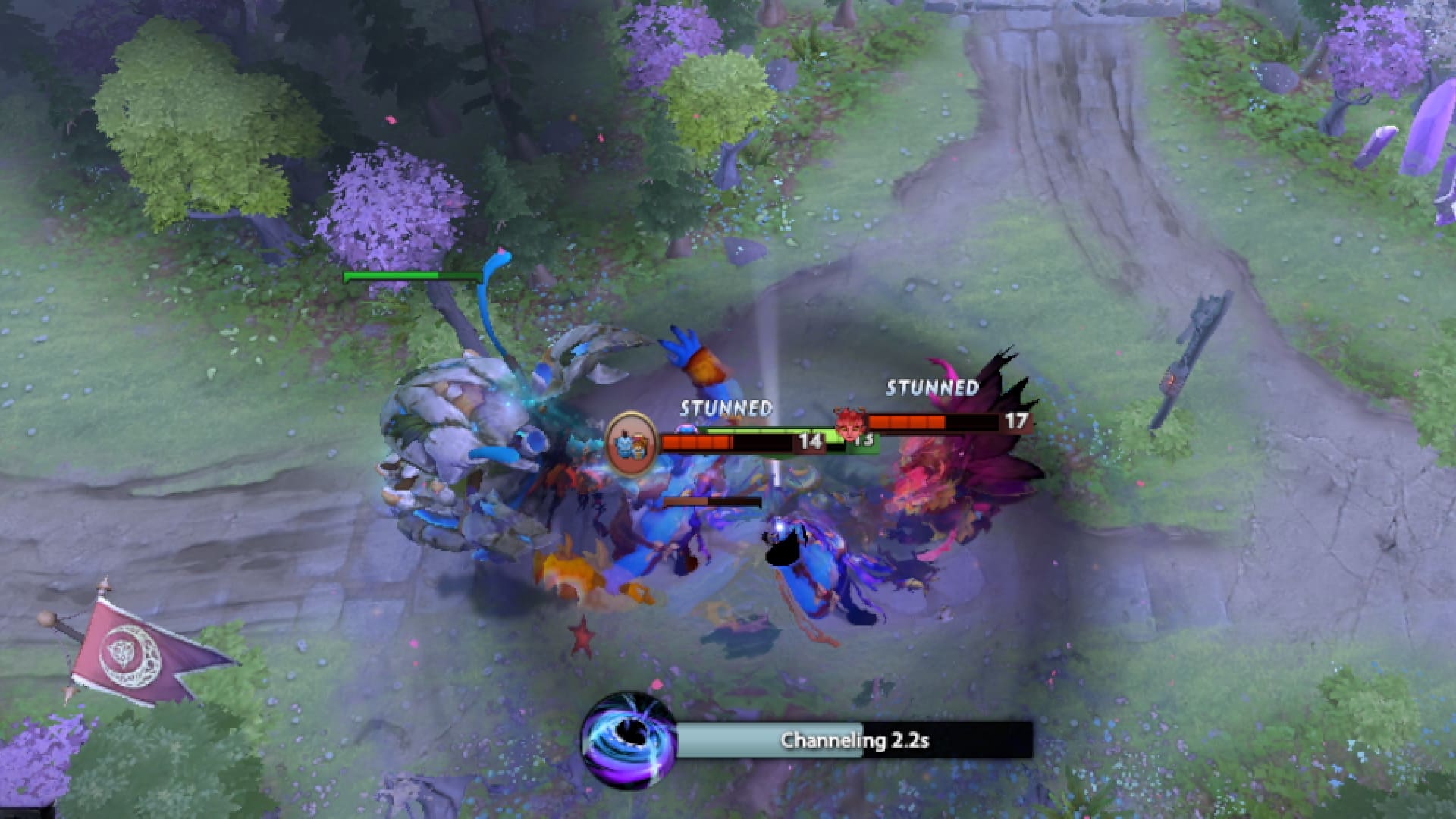The width and height of the screenshot is (1456, 819).
Task: Click the blue armor item icon inside the medallion
Action: [x=625, y=444]
